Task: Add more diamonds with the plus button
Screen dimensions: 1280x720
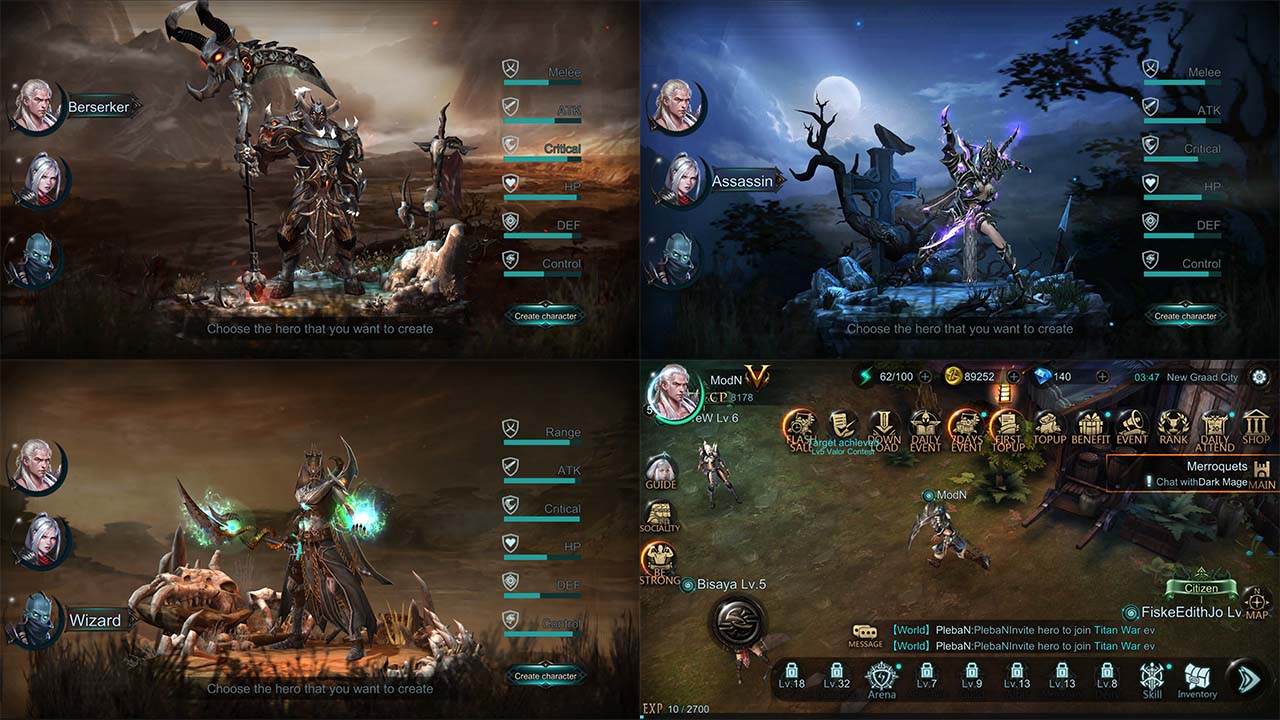Action: pyautogui.click(x=1102, y=377)
